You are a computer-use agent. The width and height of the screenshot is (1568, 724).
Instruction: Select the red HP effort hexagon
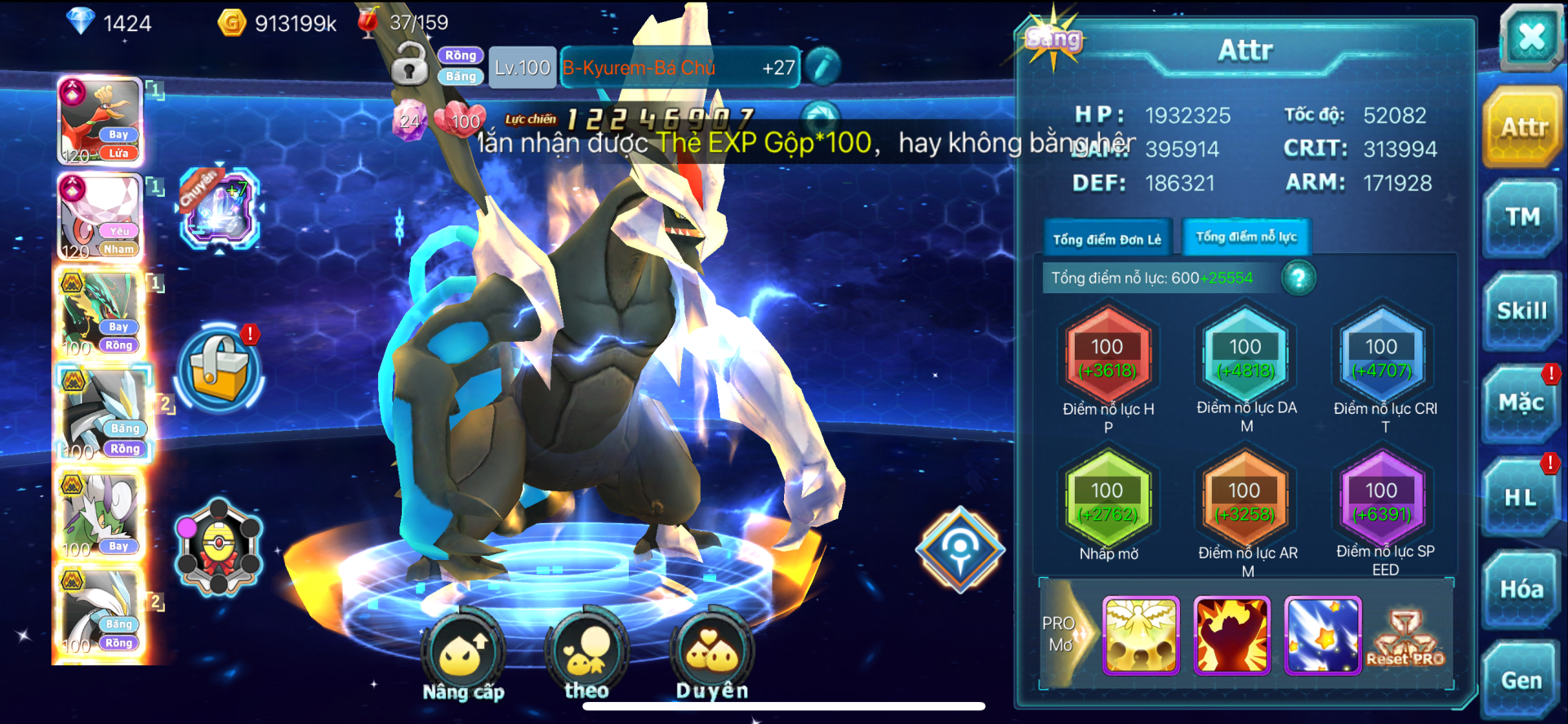point(1107,357)
